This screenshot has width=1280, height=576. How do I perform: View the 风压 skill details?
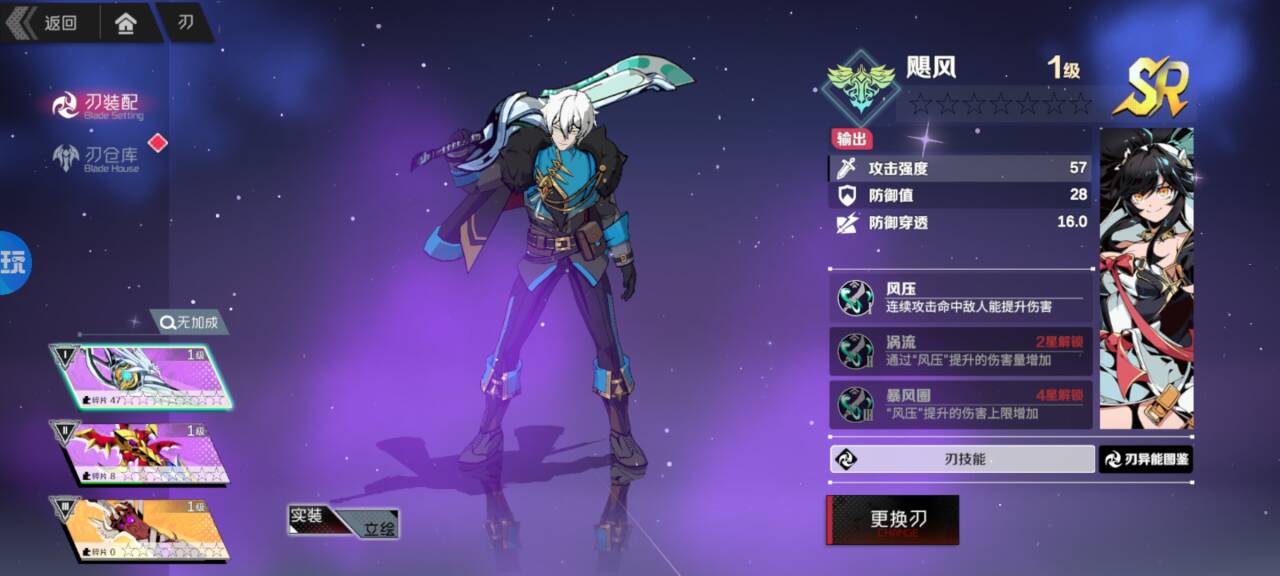(960, 297)
